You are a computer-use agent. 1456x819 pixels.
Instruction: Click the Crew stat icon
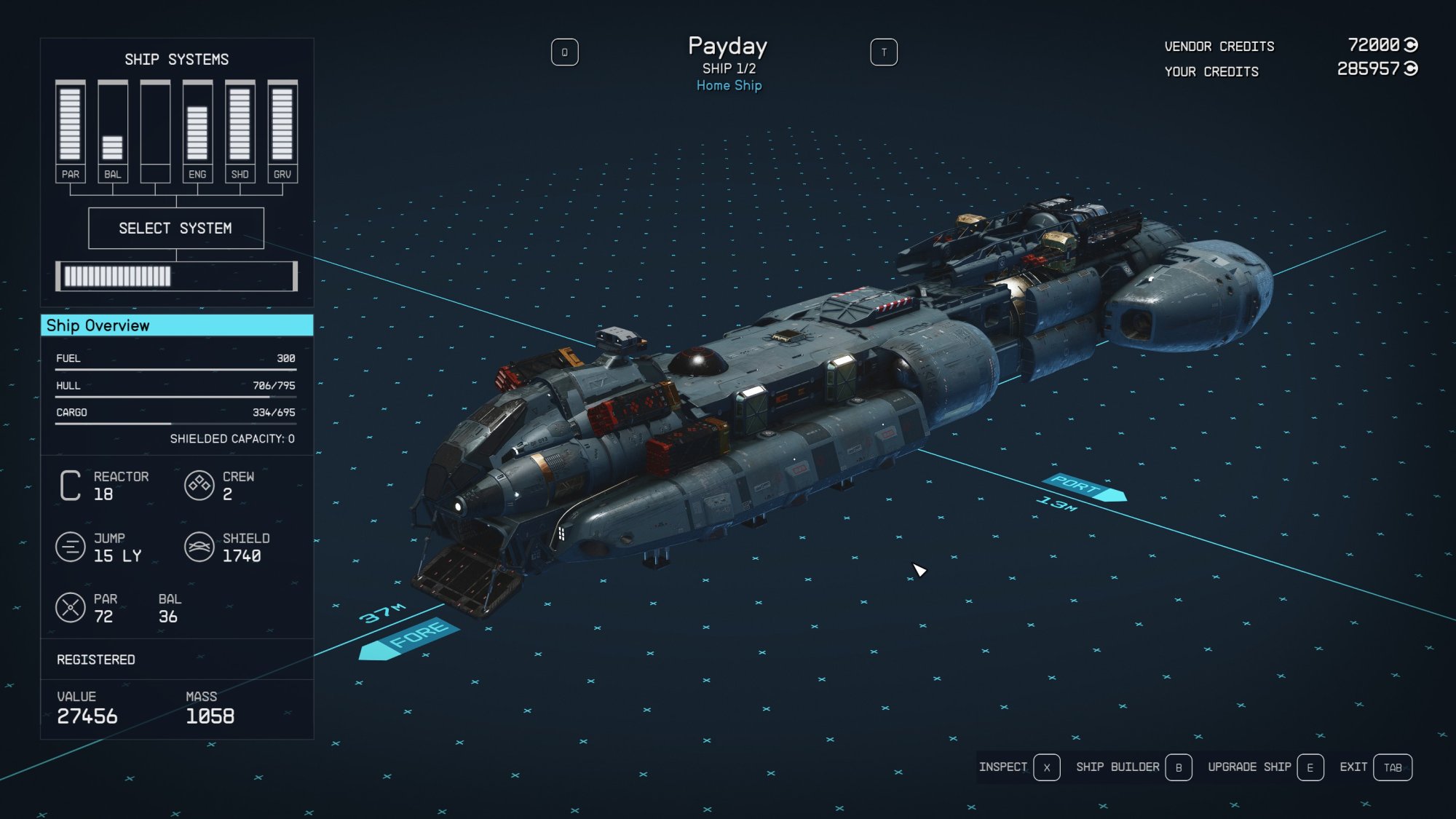pos(199,486)
